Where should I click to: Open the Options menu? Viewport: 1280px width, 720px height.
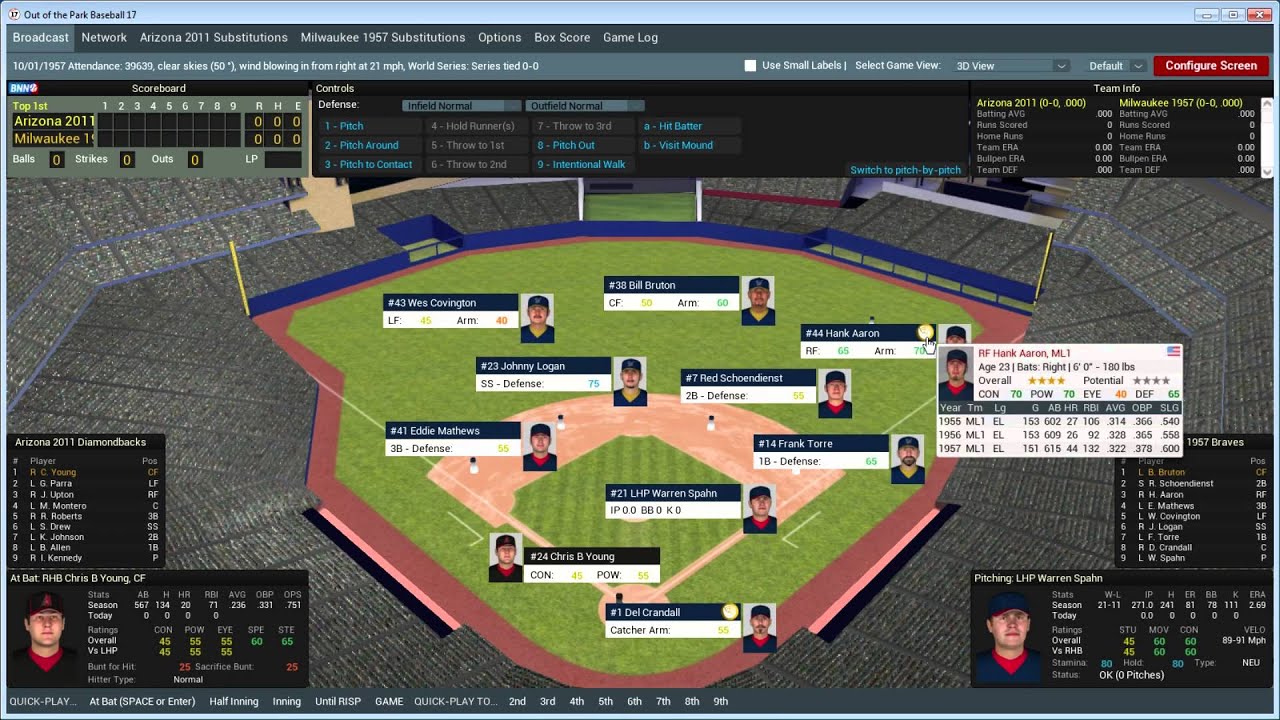pos(499,37)
